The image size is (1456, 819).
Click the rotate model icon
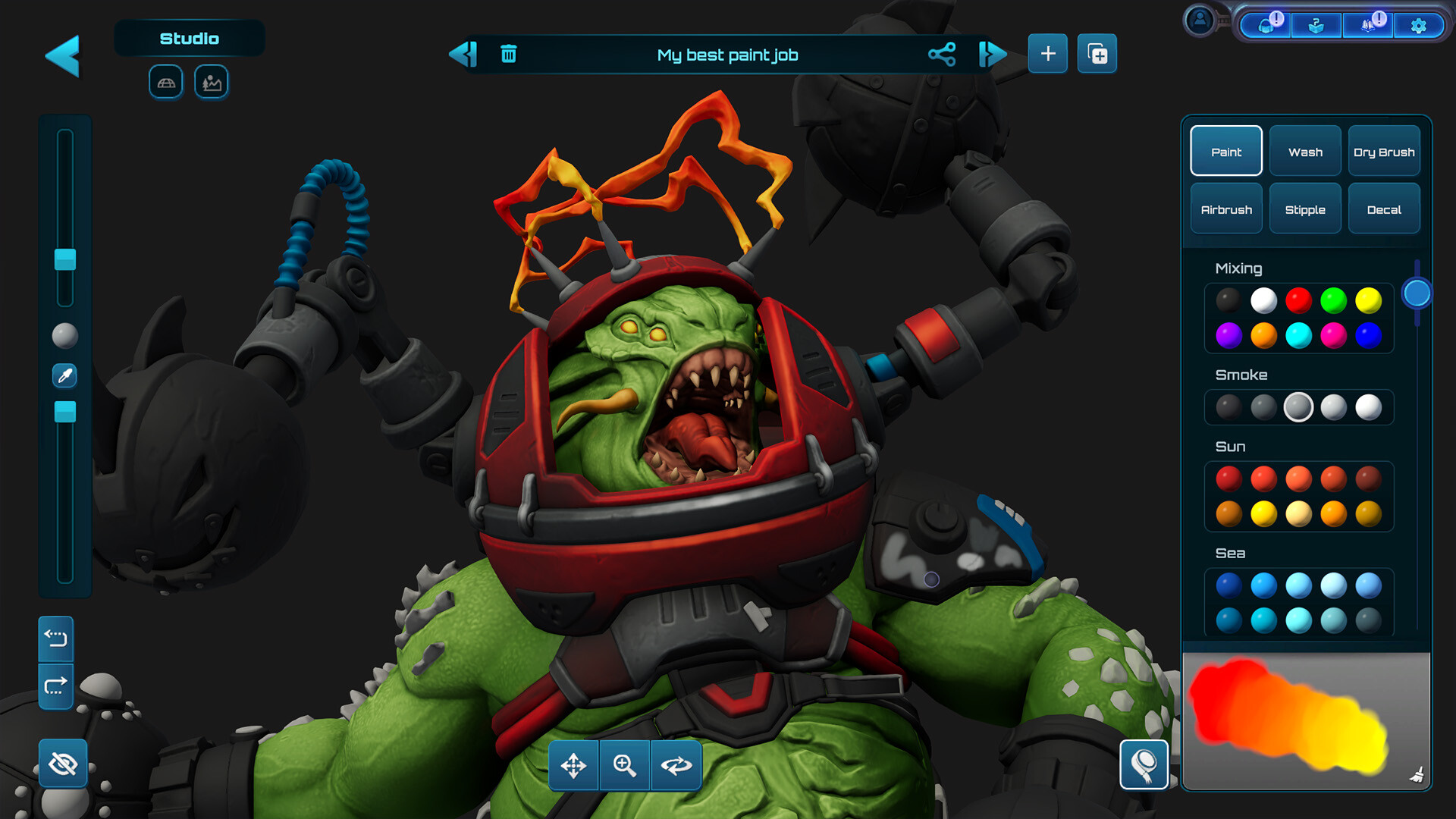[x=676, y=766]
